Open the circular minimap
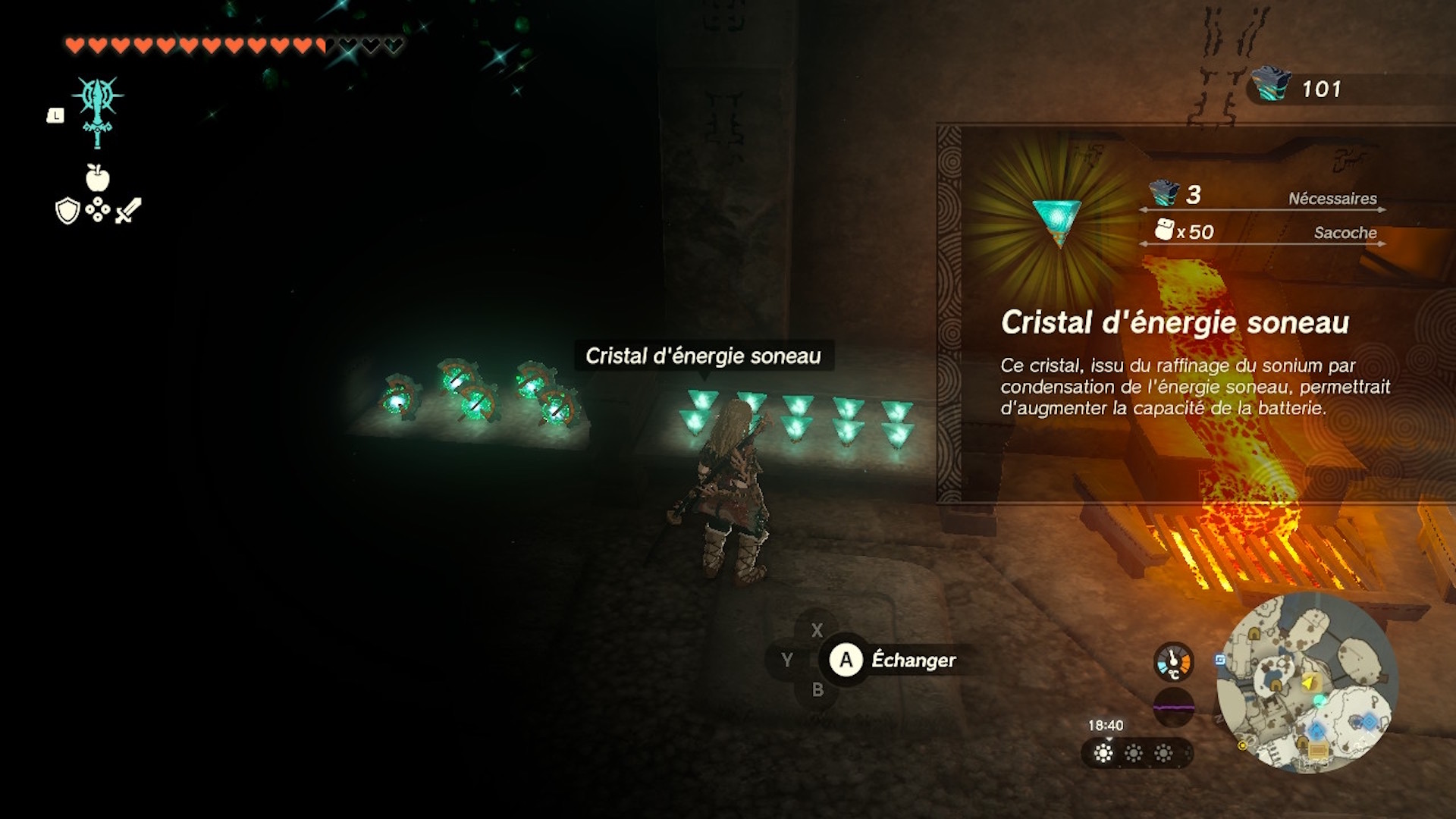Image resolution: width=1456 pixels, height=819 pixels. click(1307, 682)
